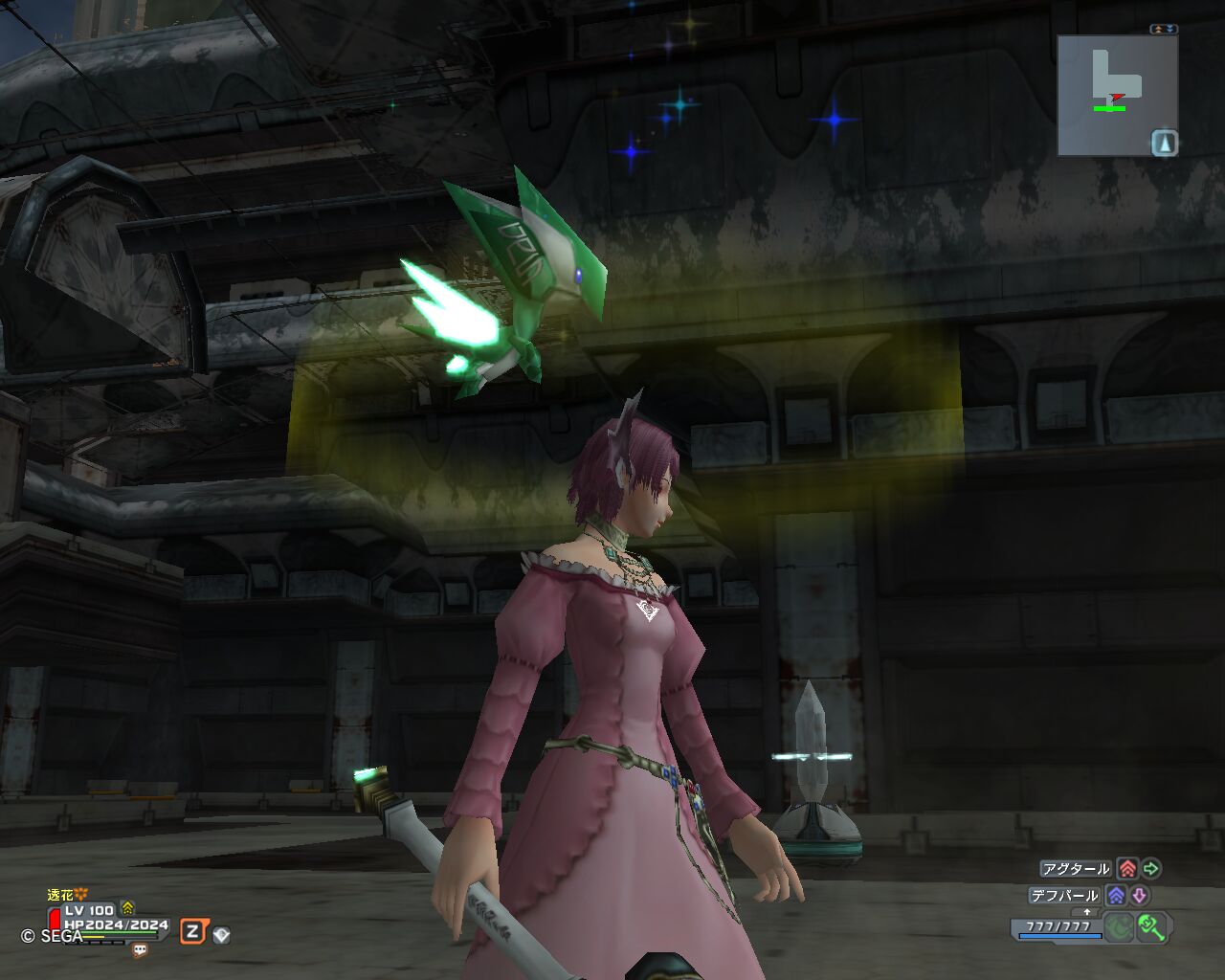Click the green right-arrow technique button
Viewport: 1225px width, 980px height.
coord(1151,869)
